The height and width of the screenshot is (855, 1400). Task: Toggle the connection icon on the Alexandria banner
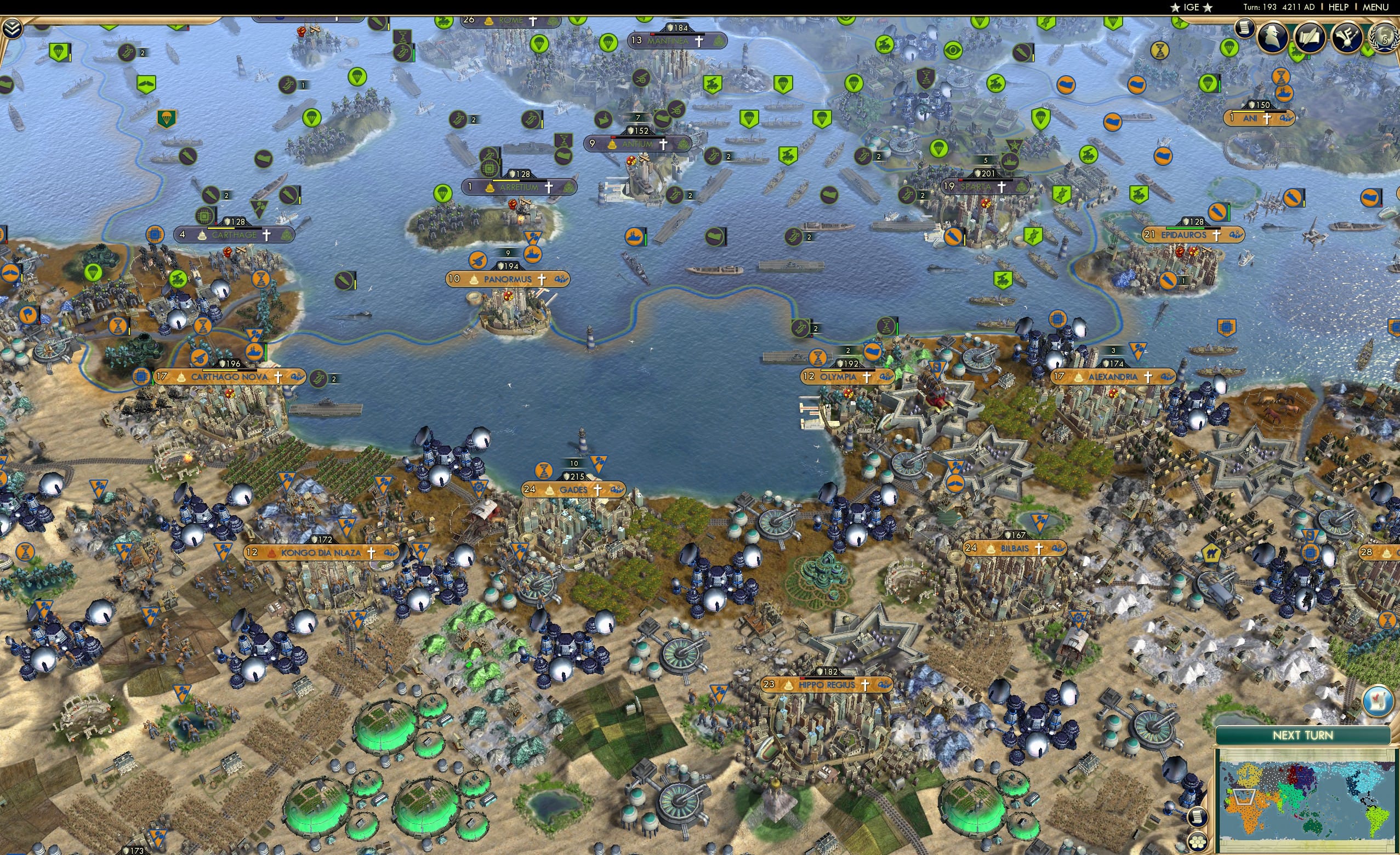tap(1168, 377)
